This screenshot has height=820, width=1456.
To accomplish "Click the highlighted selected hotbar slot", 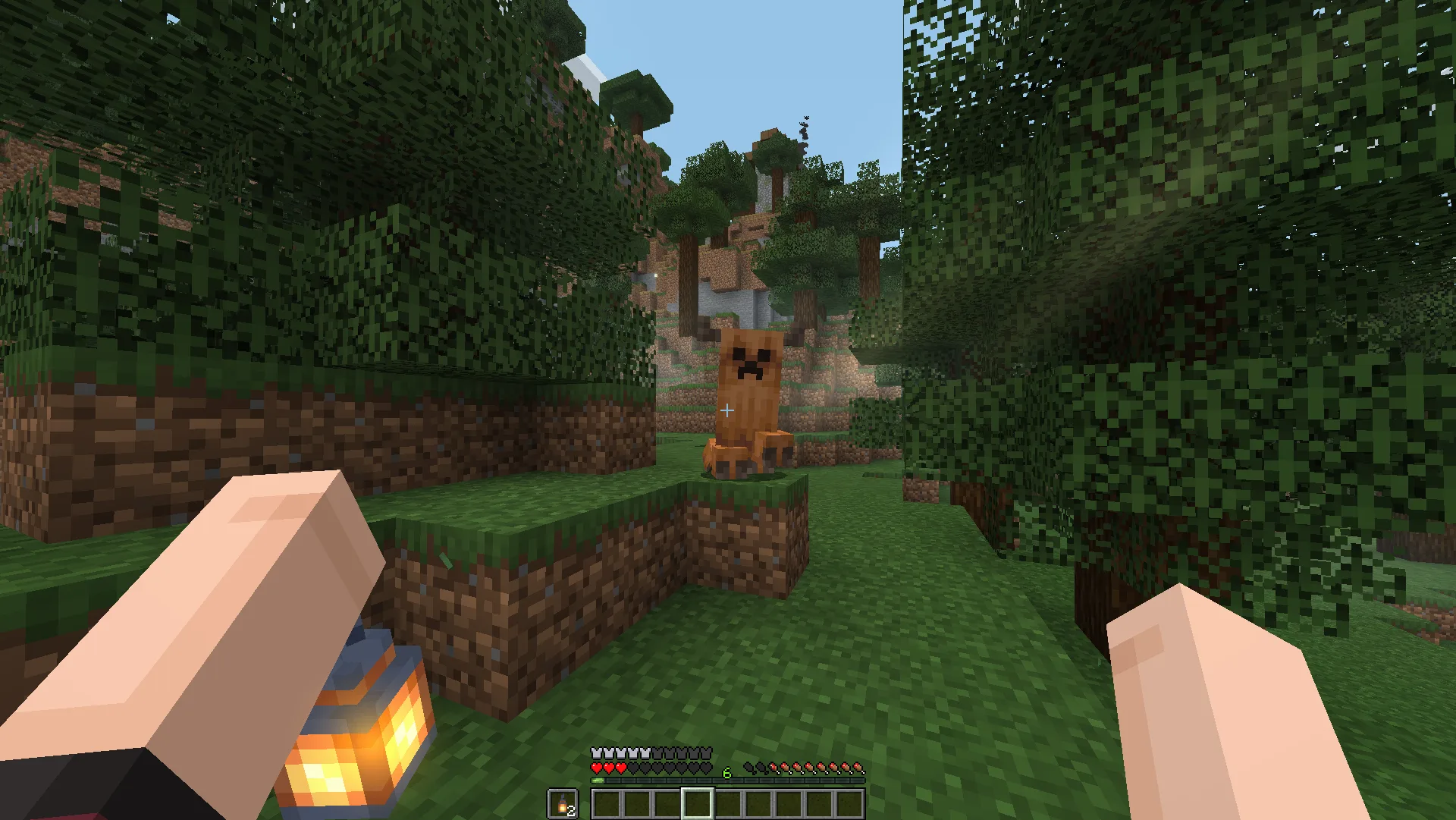I will coord(697,803).
